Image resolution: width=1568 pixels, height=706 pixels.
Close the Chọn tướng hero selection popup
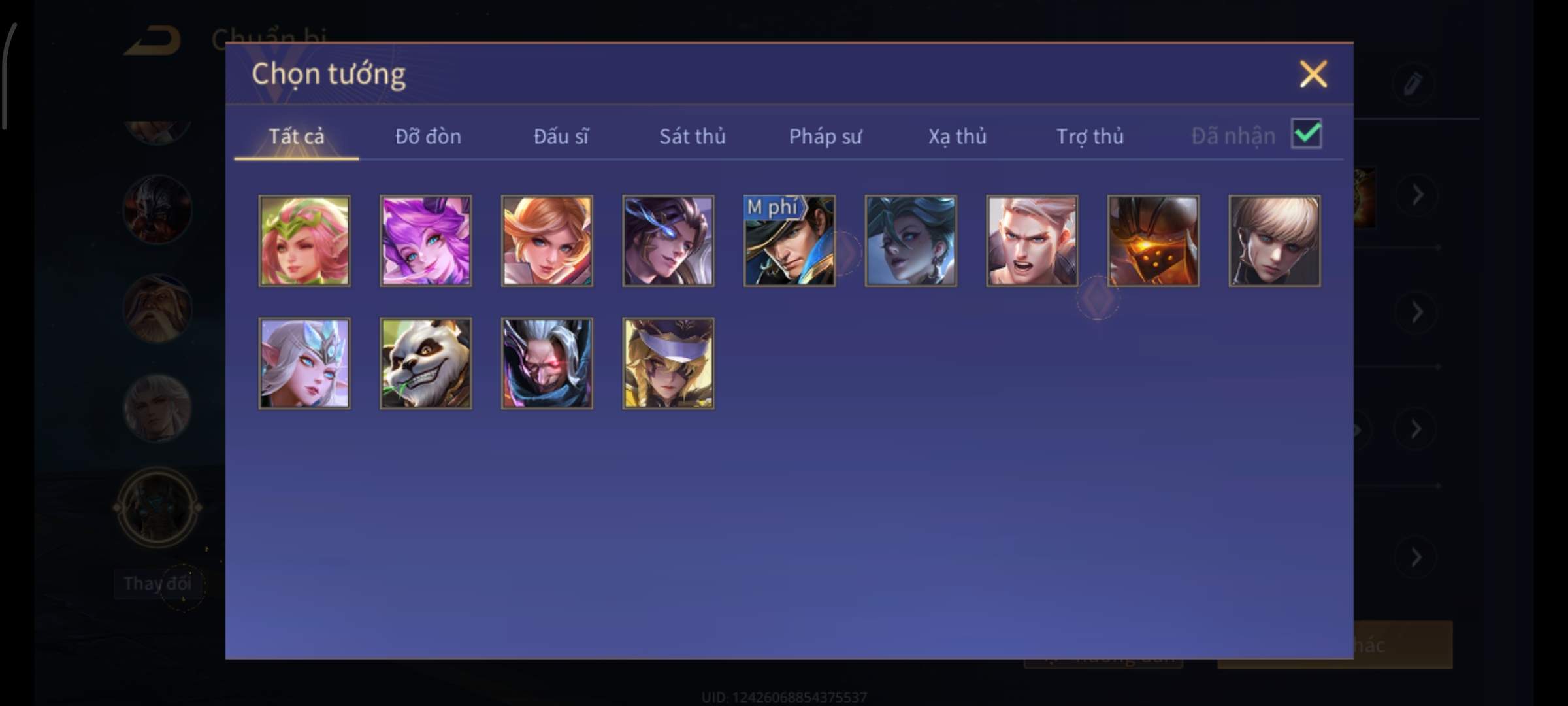pos(1313,74)
